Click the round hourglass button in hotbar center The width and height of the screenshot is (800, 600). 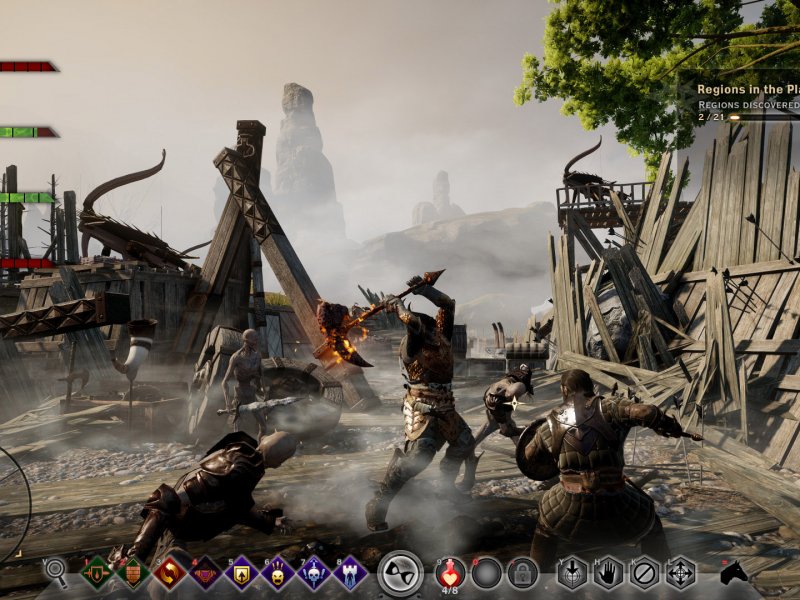[x=401, y=573]
